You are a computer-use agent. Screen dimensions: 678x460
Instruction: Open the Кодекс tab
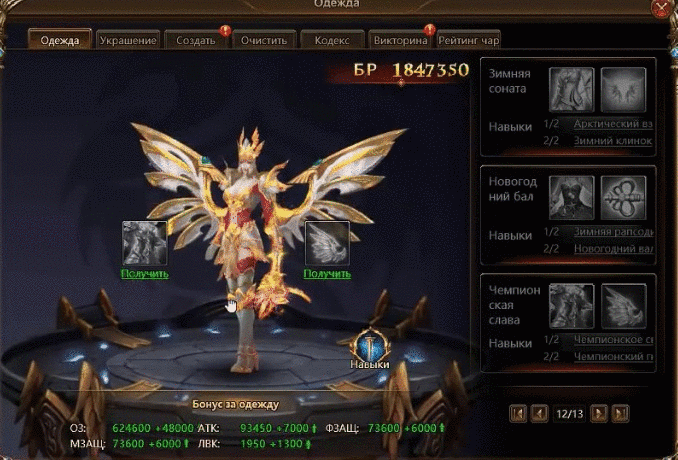click(x=332, y=40)
